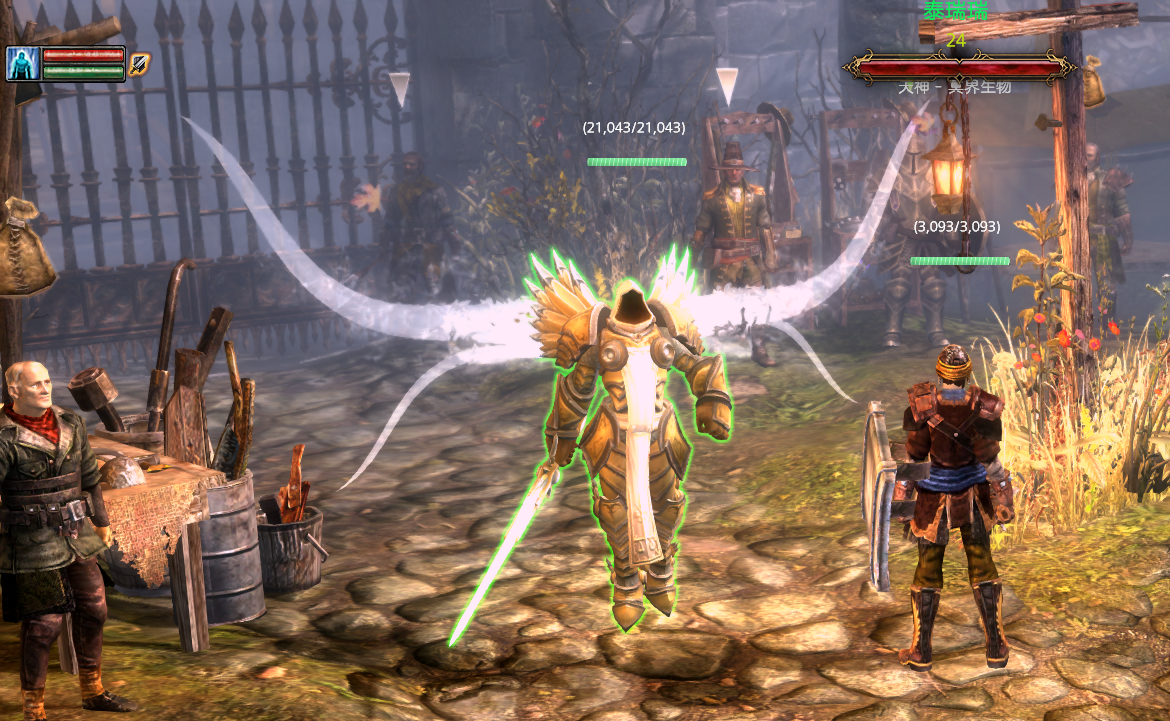Toggle the pet's sword attack stance icon
The image size is (1170, 721).
139,64
